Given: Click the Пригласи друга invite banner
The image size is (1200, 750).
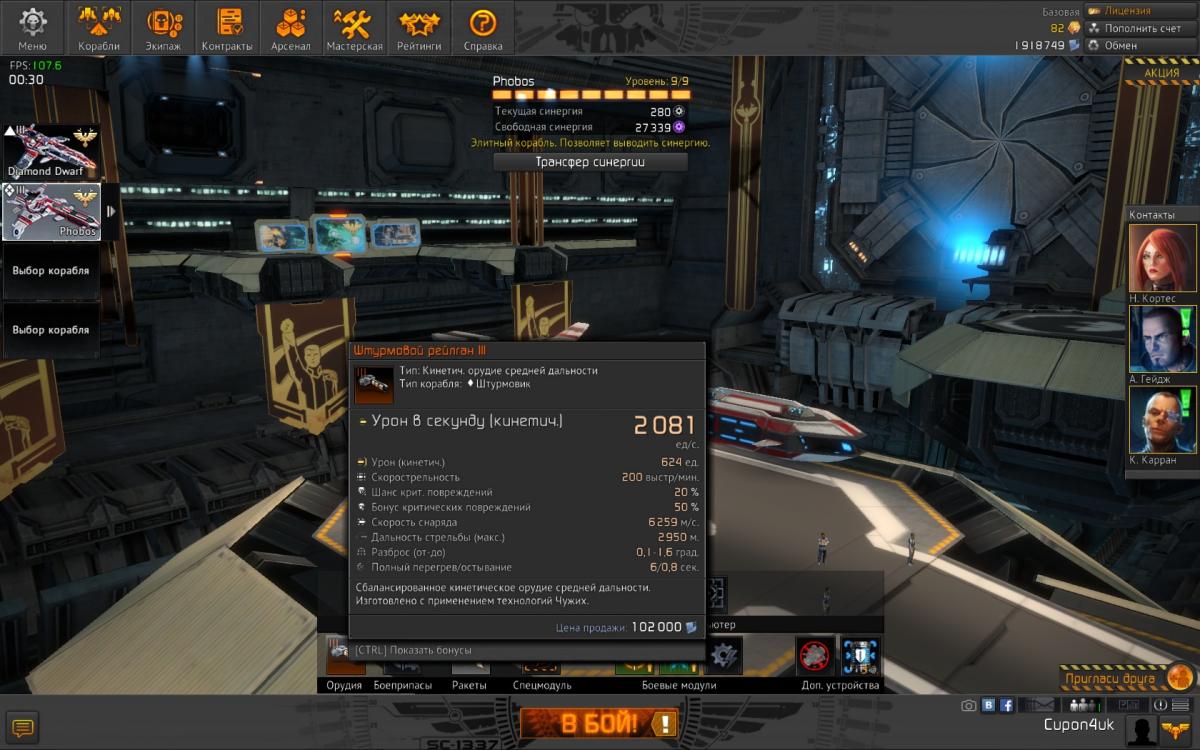Looking at the screenshot, I should [1124, 678].
